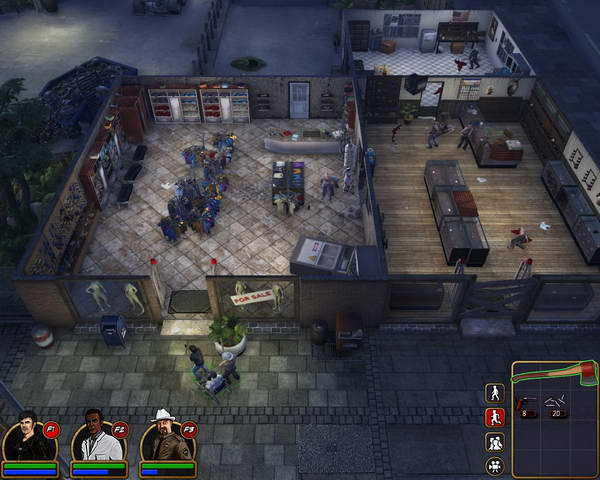Switch to walking movement mode
The height and width of the screenshot is (480, 600).
click(x=494, y=392)
